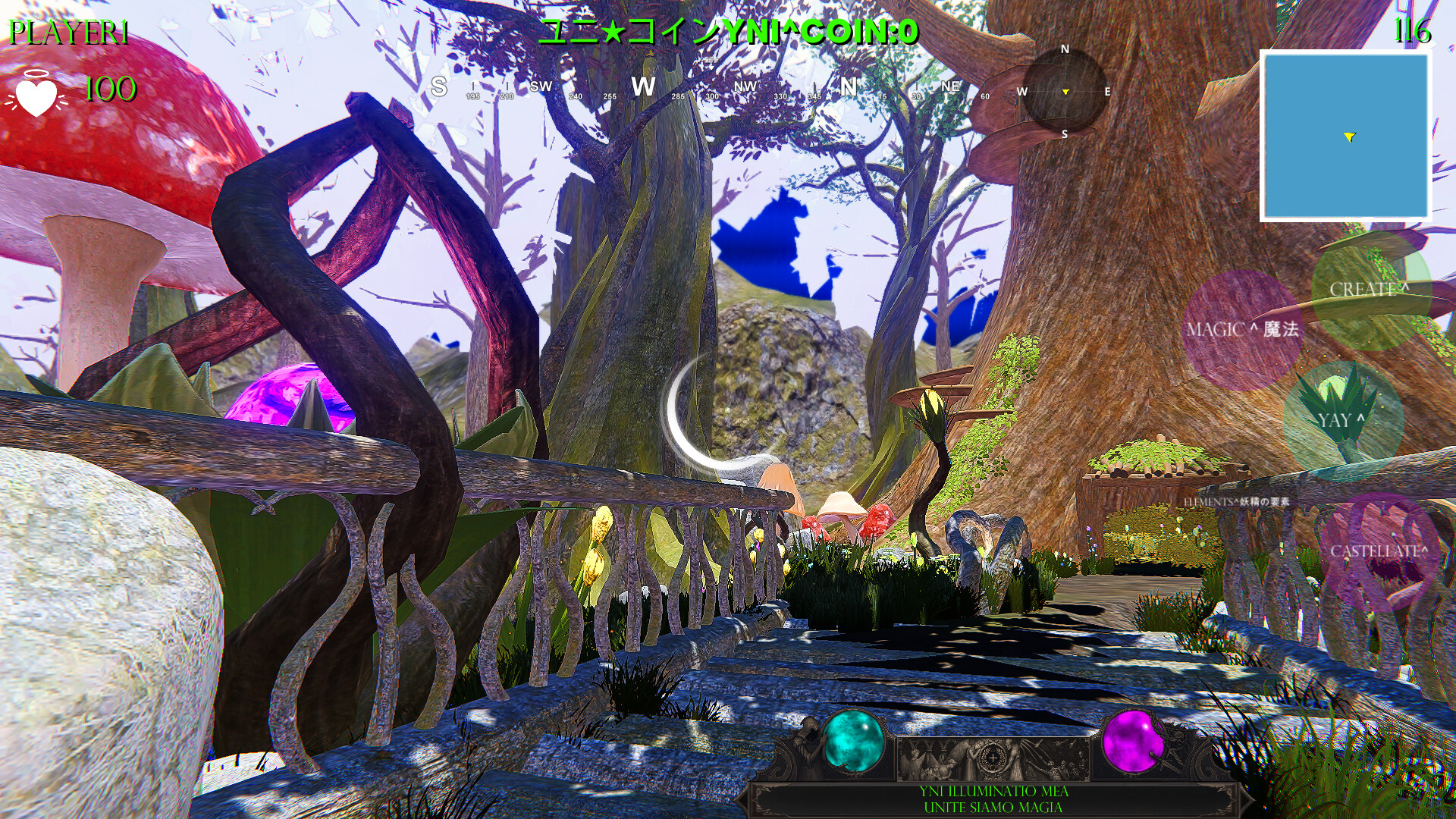Screen dimensions: 1456x819
Task: Click the PLAYER1 name label
Action: (68, 32)
